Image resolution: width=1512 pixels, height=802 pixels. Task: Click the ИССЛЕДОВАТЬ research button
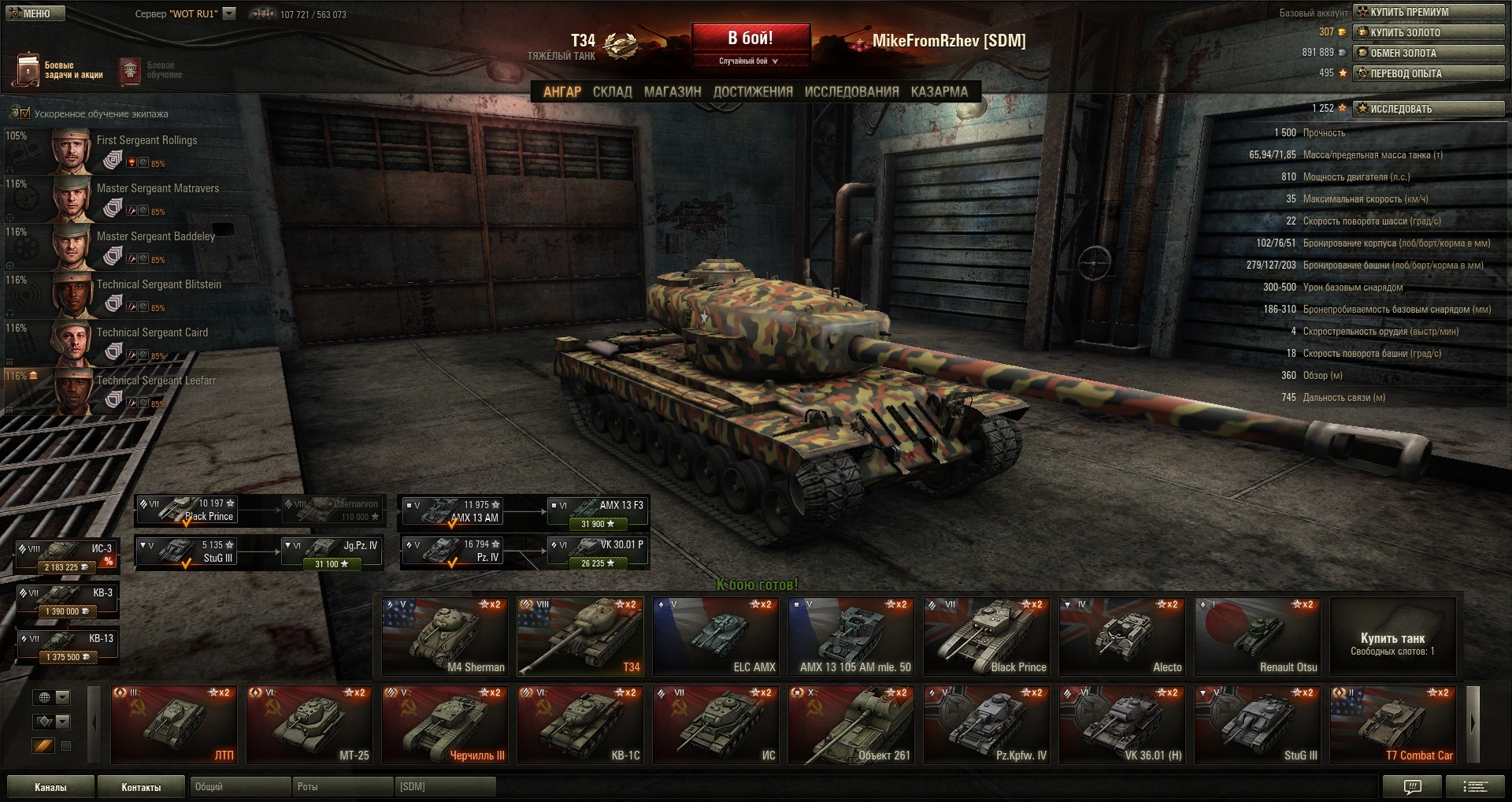coord(1429,109)
